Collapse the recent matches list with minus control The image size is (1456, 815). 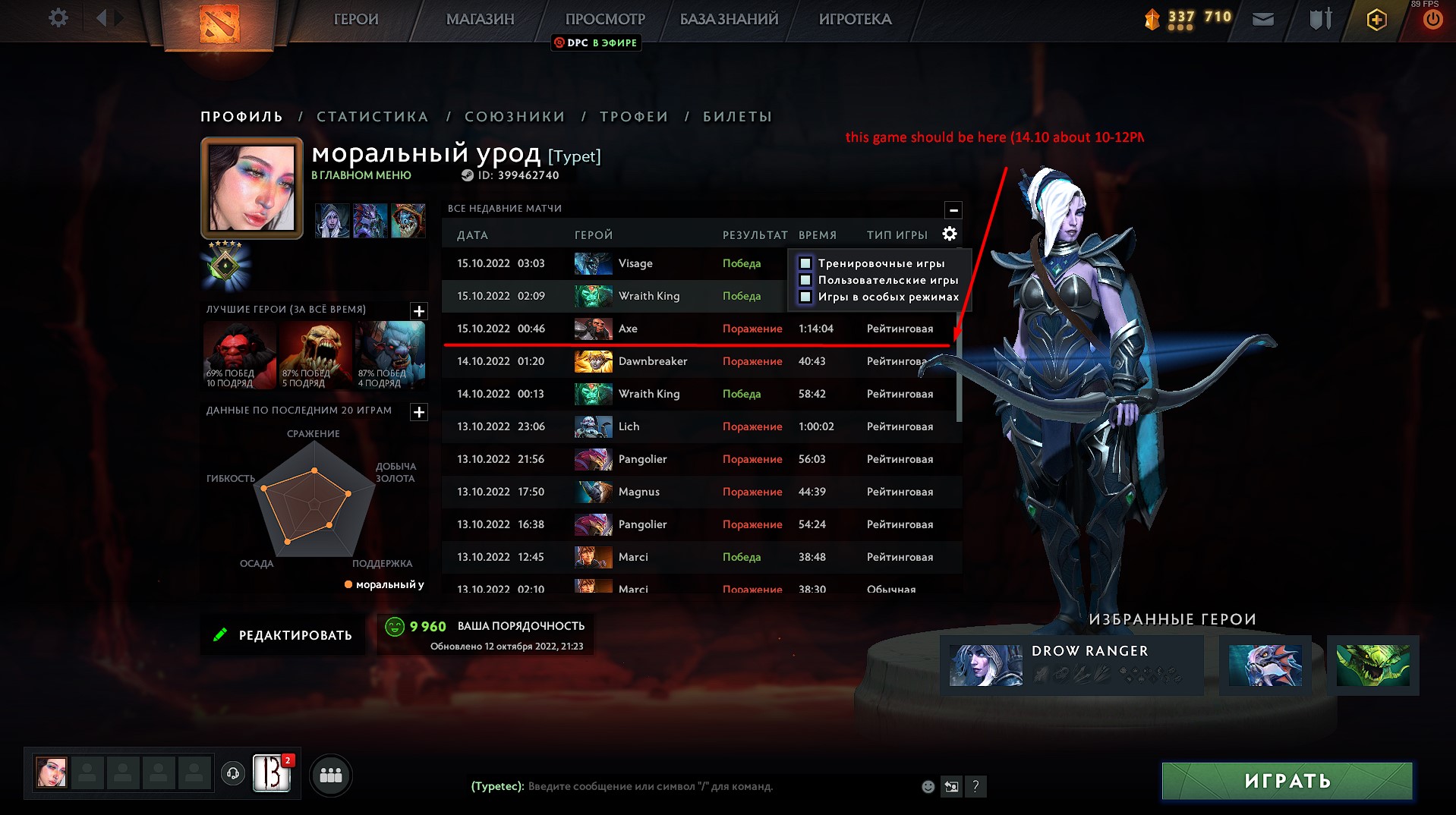click(x=953, y=210)
